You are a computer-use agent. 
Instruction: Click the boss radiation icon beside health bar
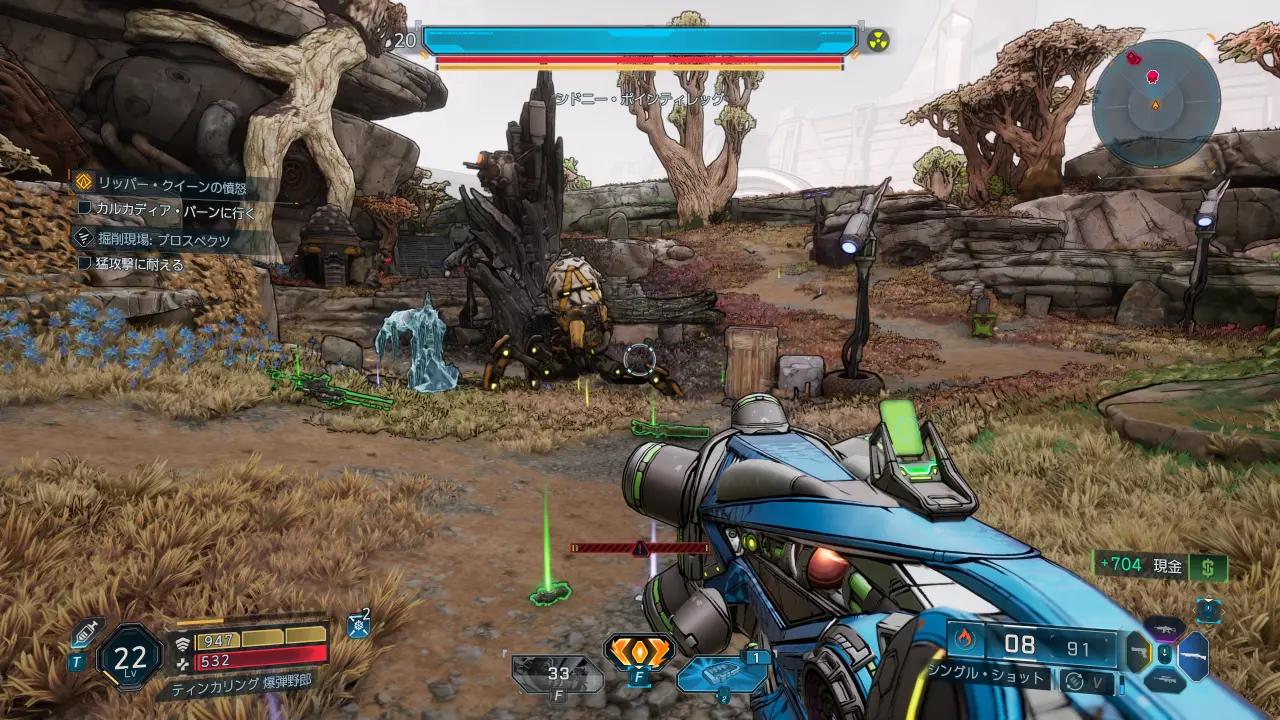tap(877, 40)
